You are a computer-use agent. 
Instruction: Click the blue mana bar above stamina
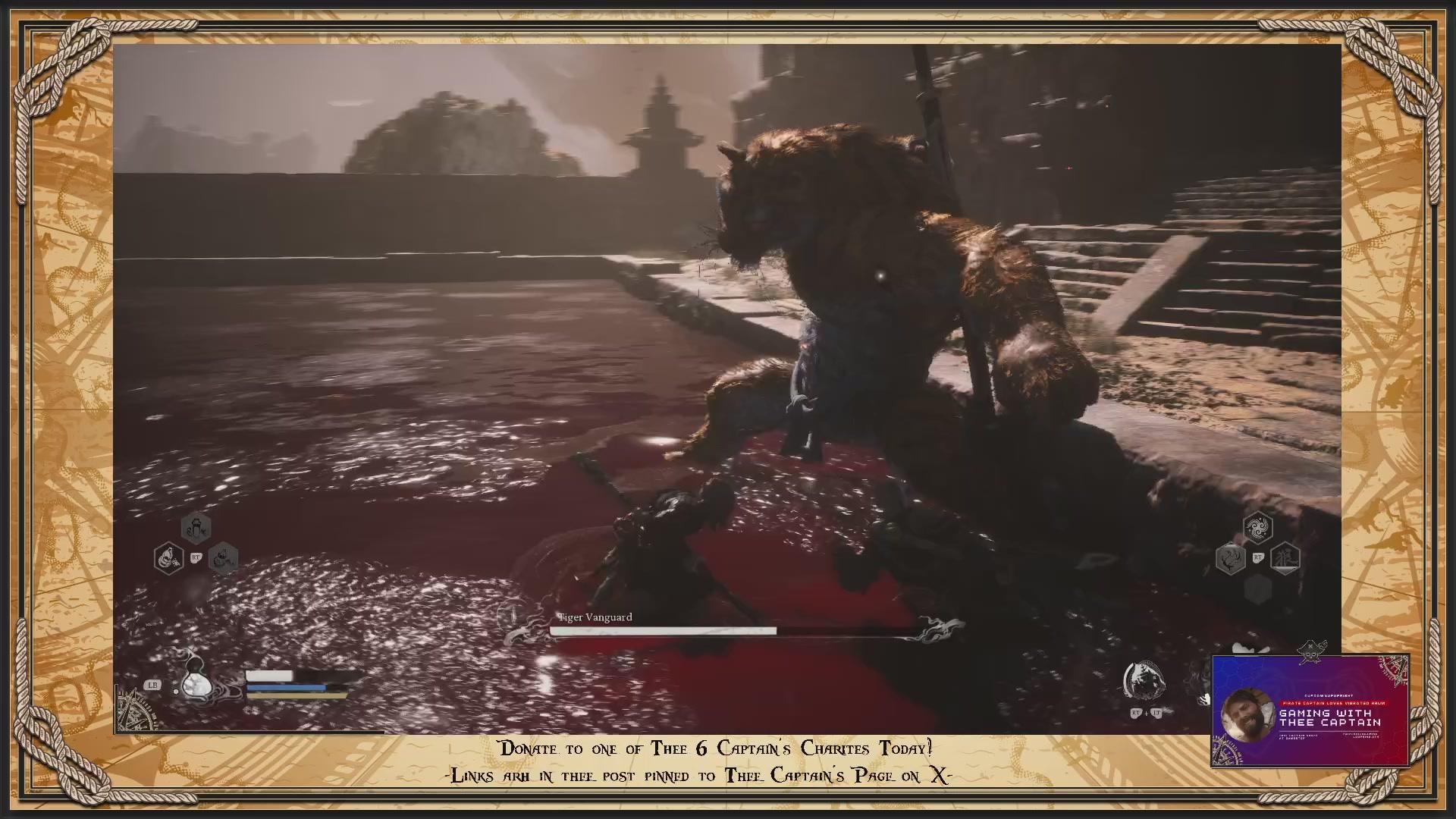288,686
